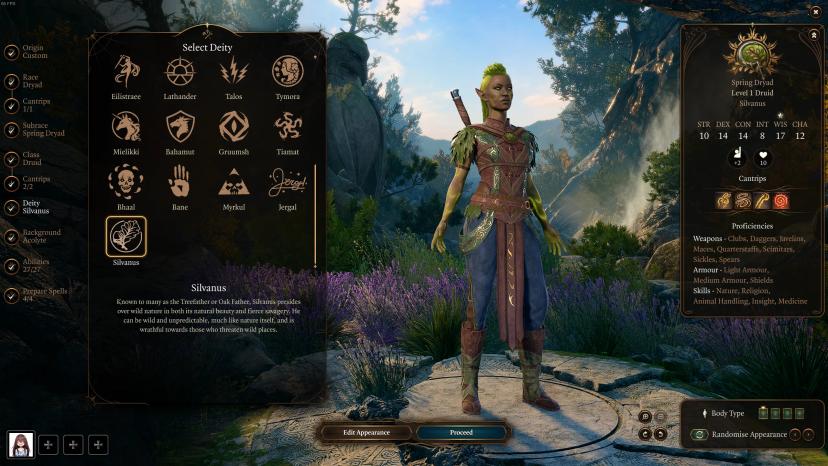Close the character creation screen

815,12
